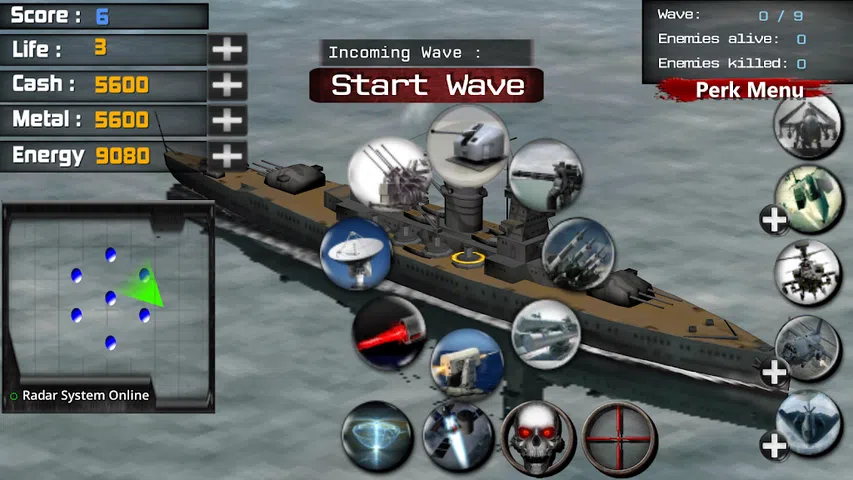853x480 pixels.
Task: Start the incoming wave
Action: 427,85
